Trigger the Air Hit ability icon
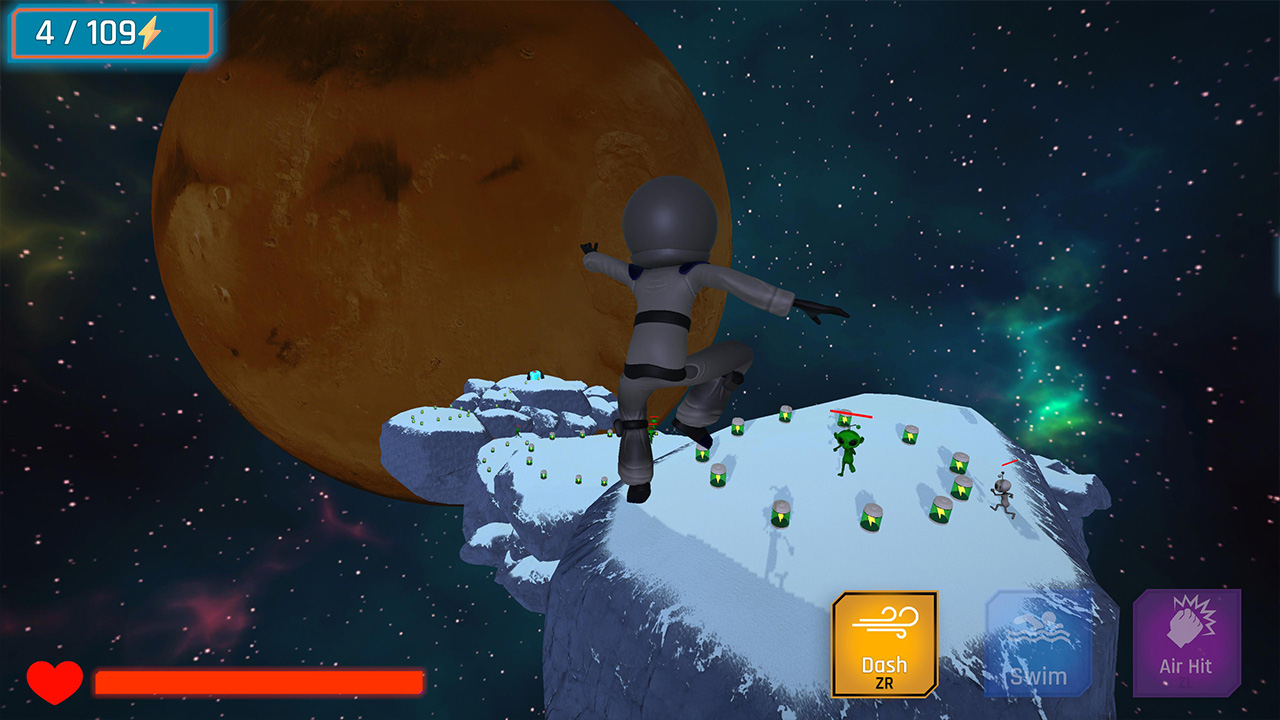 pyautogui.click(x=1185, y=645)
